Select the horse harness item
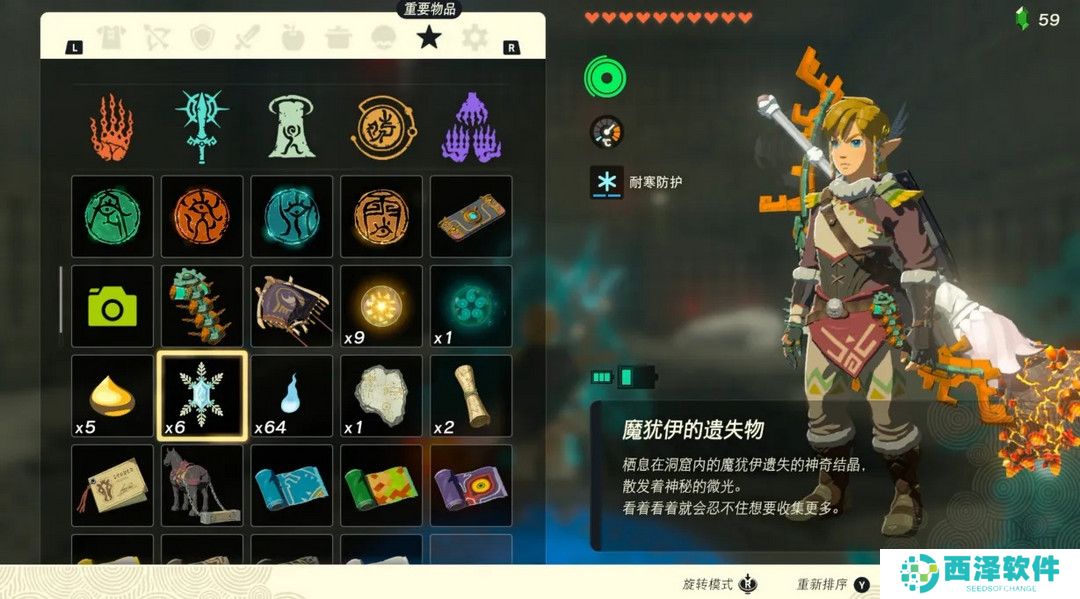1080x599 pixels. click(x=202, y=484)
